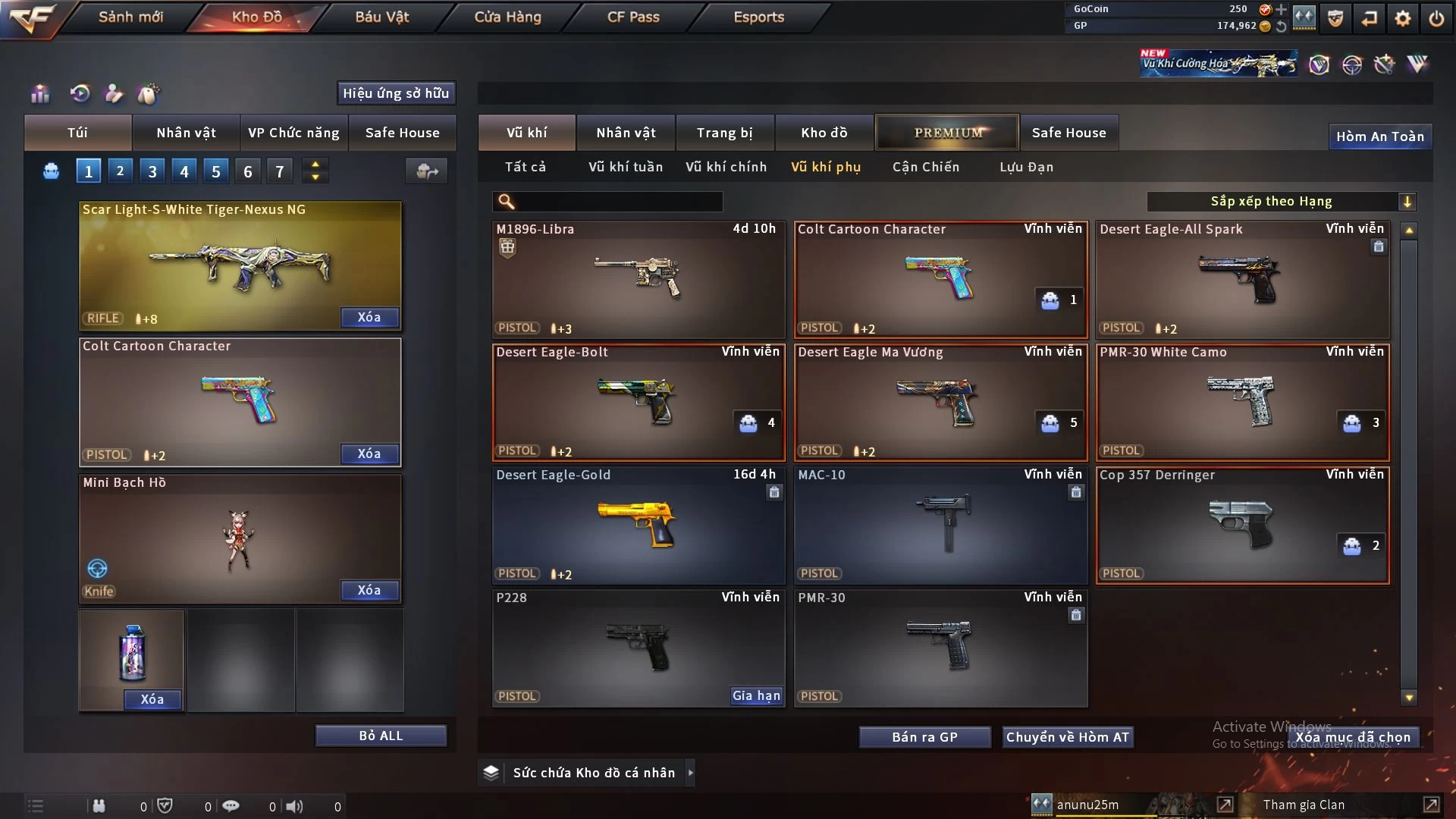Viewport: 1456px width, 819px height.
Task: Click the Bỏ ALL button
Action: tap(381, 736)
